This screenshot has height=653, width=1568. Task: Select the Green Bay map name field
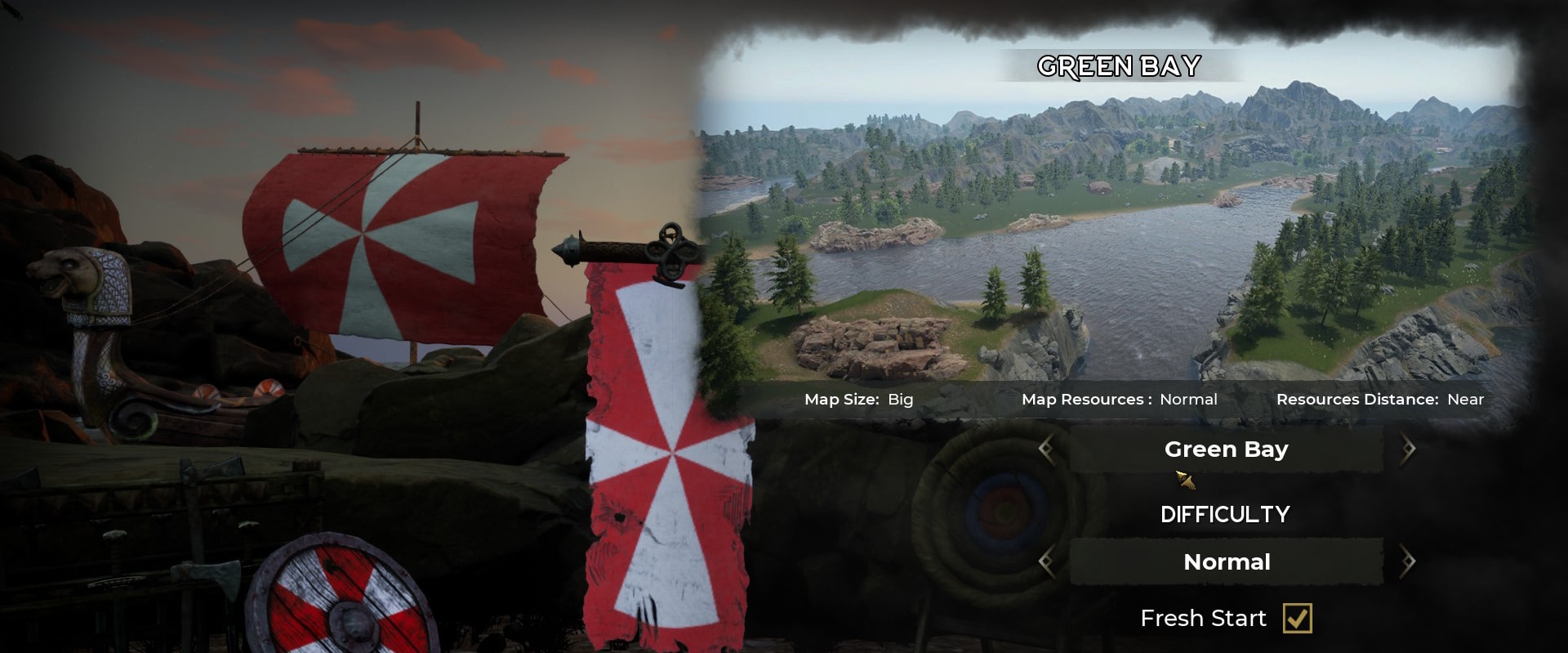tap(1226, 449)
